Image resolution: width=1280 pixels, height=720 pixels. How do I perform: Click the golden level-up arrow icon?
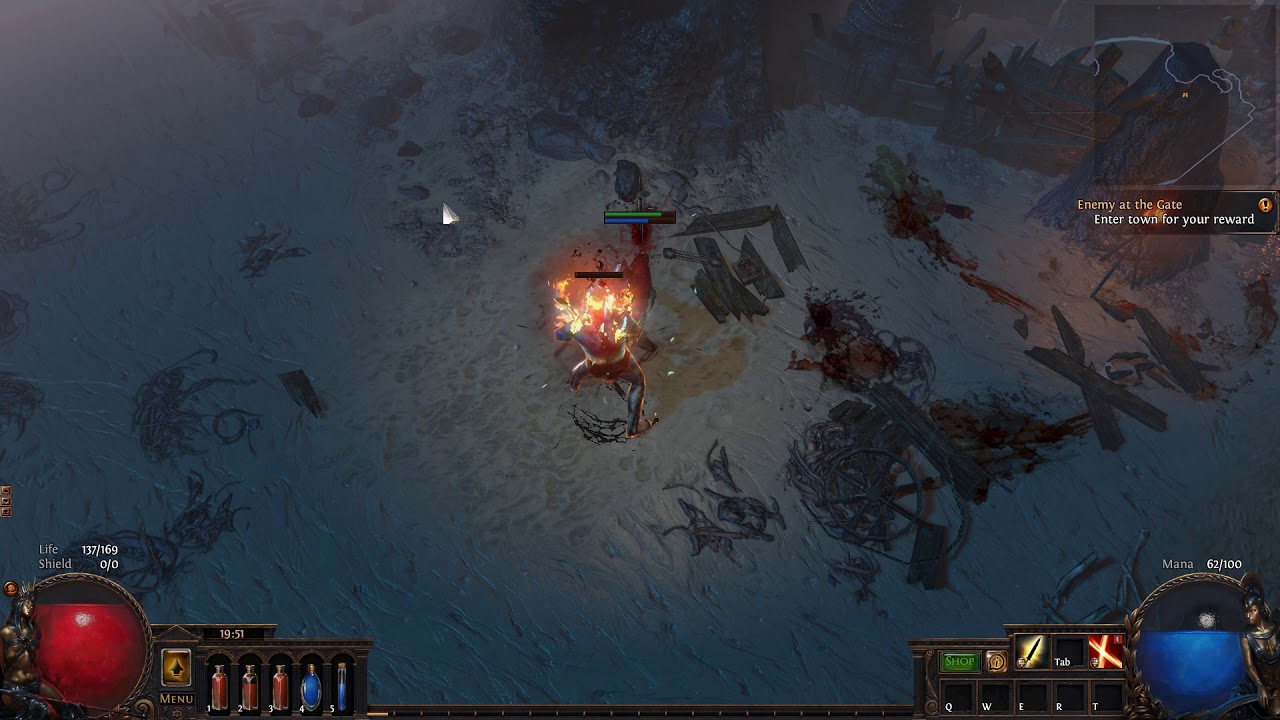click(x=176, y=668)
